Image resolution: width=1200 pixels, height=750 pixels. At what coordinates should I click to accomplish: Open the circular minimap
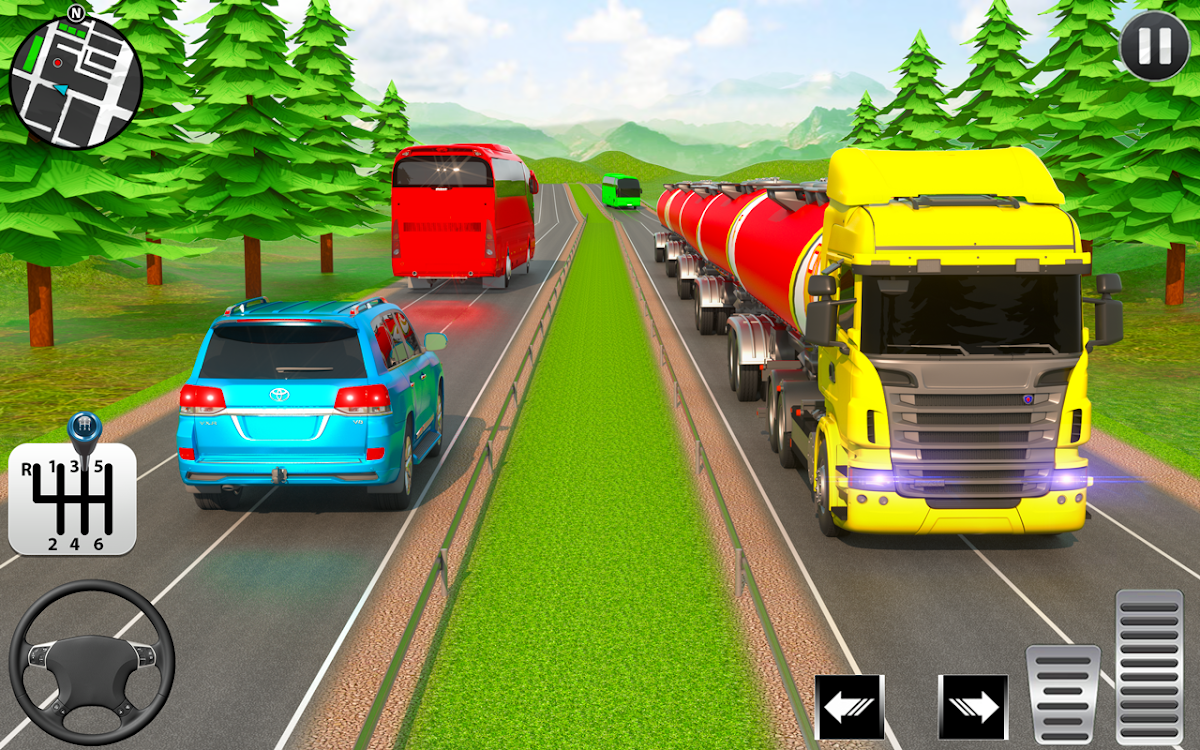click(75, 82)
